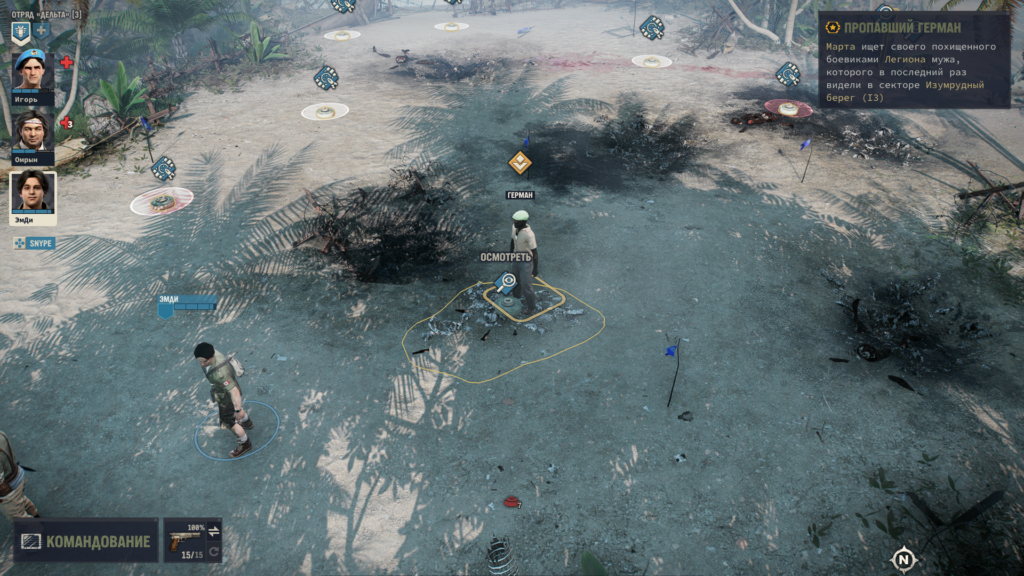Select Омрын's squad portrait
The height and width of the screenshot is (576, 1024).
point(33,130)
